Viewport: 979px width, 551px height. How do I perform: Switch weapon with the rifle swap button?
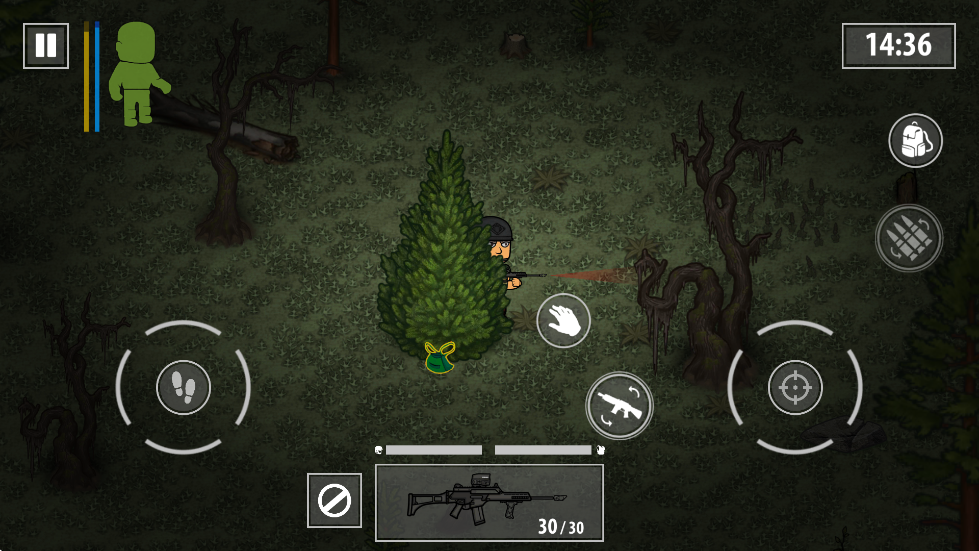tap(619, 405)
